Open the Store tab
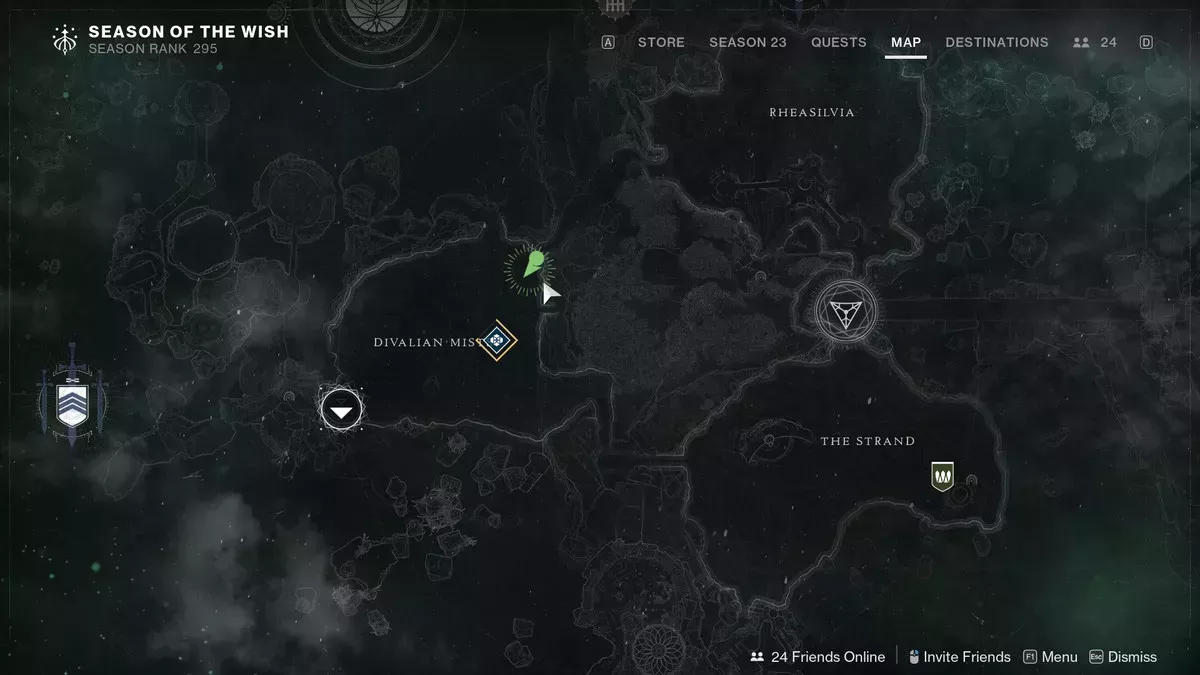 (661, 42)
